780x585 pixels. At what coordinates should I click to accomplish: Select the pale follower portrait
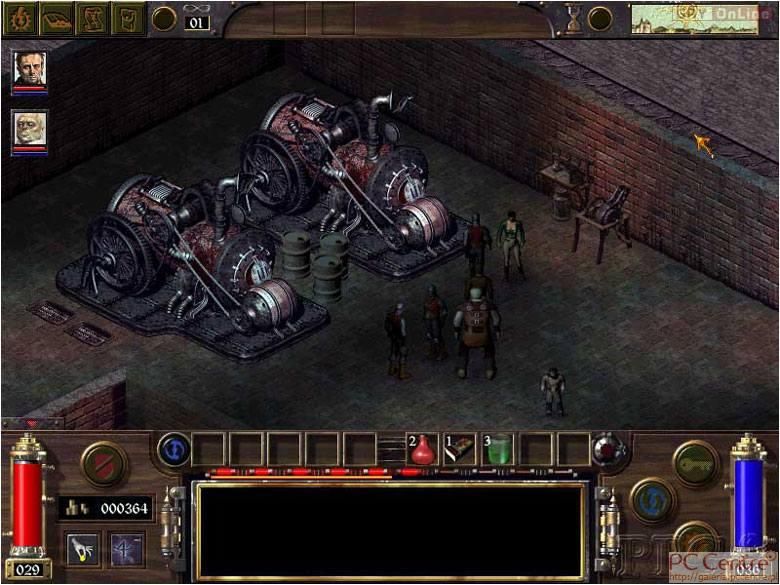[30, 128]
